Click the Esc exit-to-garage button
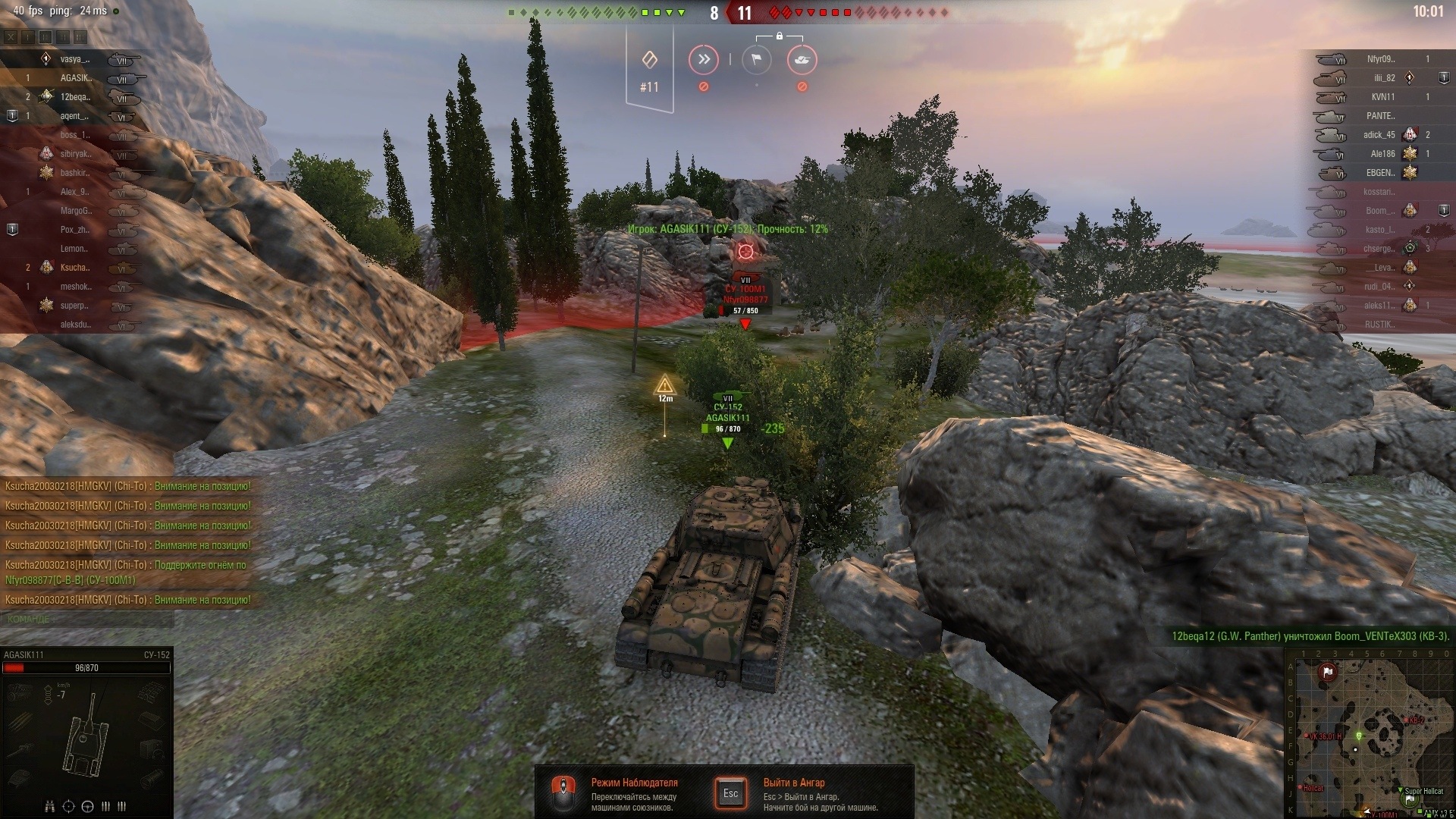 (730, 793)
